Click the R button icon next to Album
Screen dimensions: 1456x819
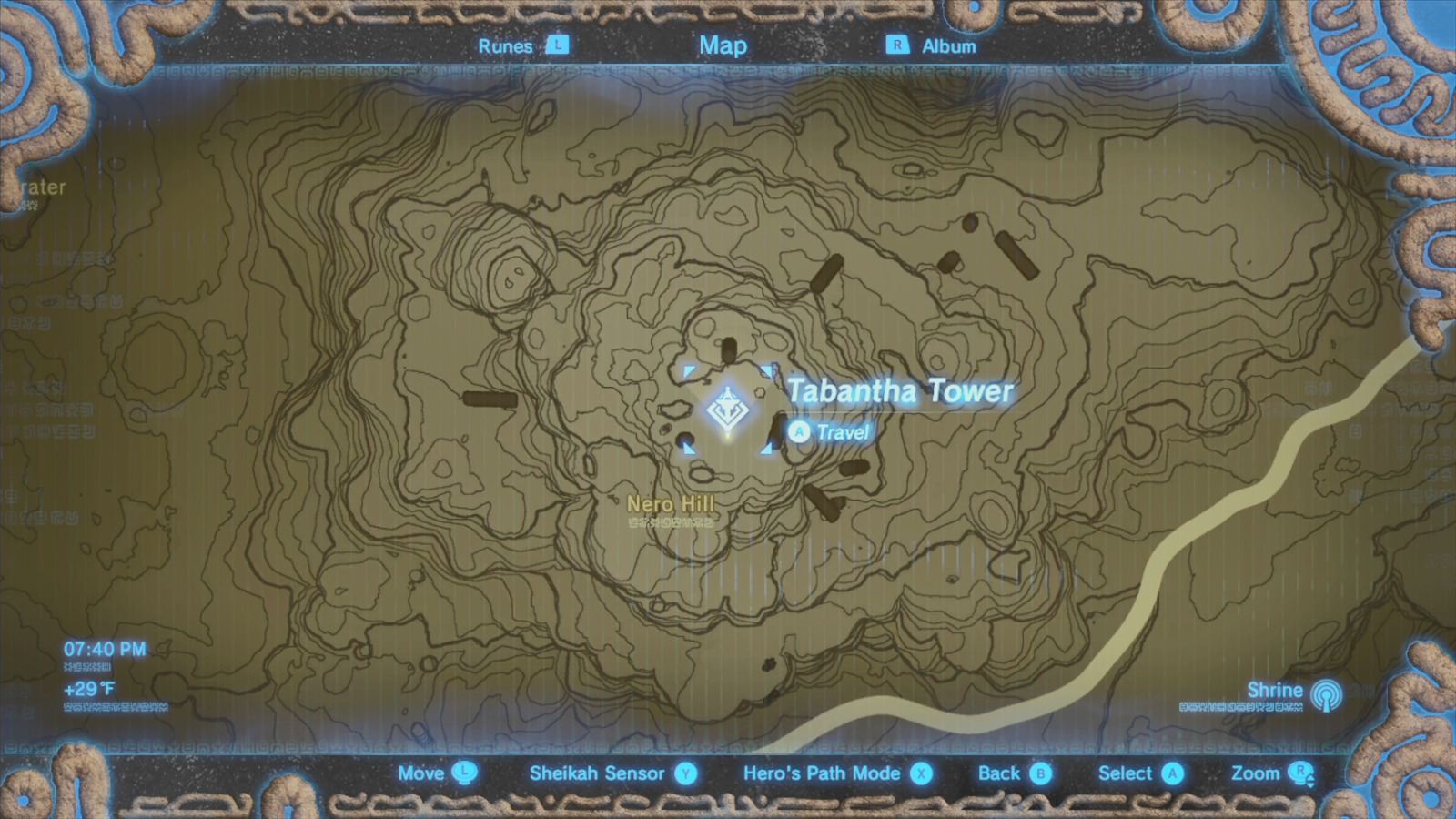pyautogui.click(x=896, y=45)
